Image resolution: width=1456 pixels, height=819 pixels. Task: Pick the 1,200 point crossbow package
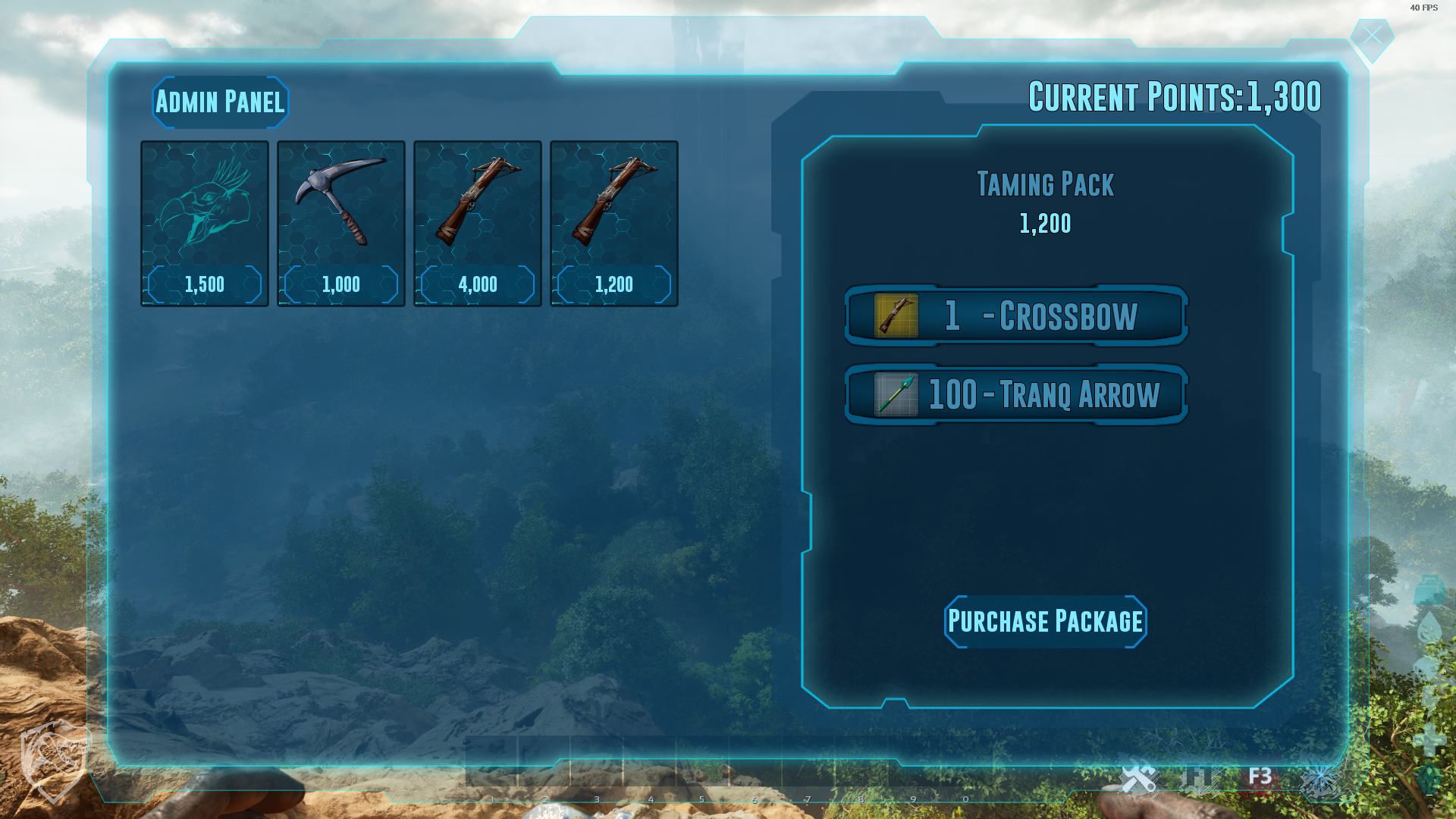point(614,224)
